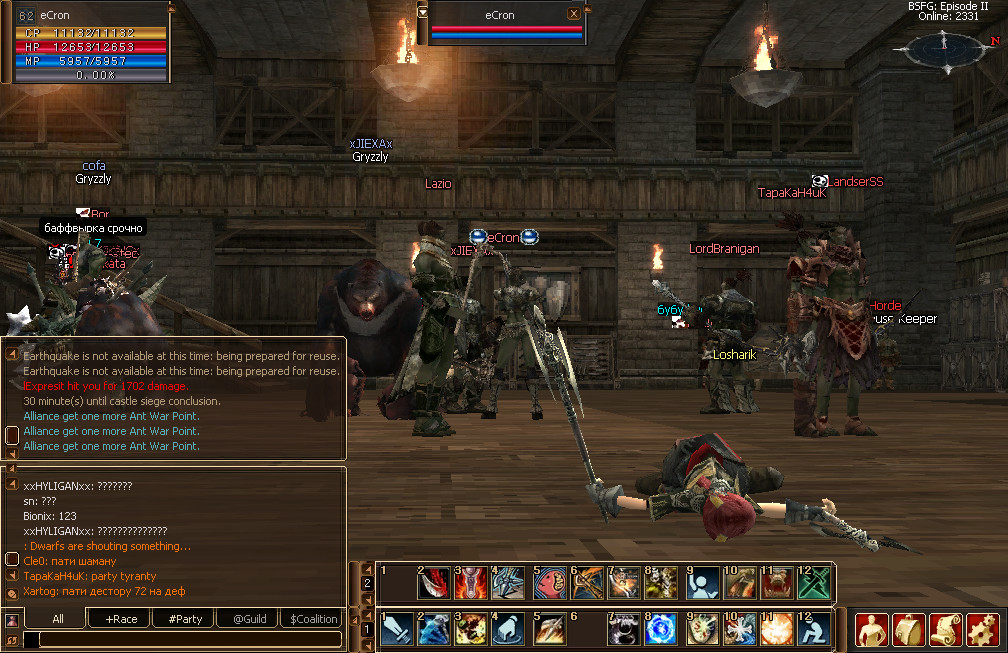
Task: Activate the red claw slash skill
Action: (x=434, y=584)
